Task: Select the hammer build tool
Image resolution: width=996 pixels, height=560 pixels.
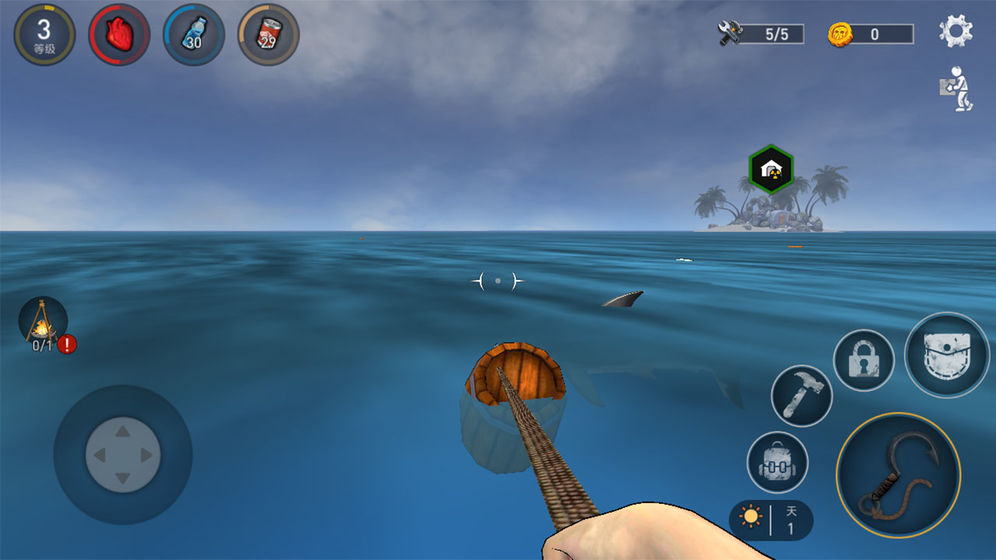Action: pos(802,395)
